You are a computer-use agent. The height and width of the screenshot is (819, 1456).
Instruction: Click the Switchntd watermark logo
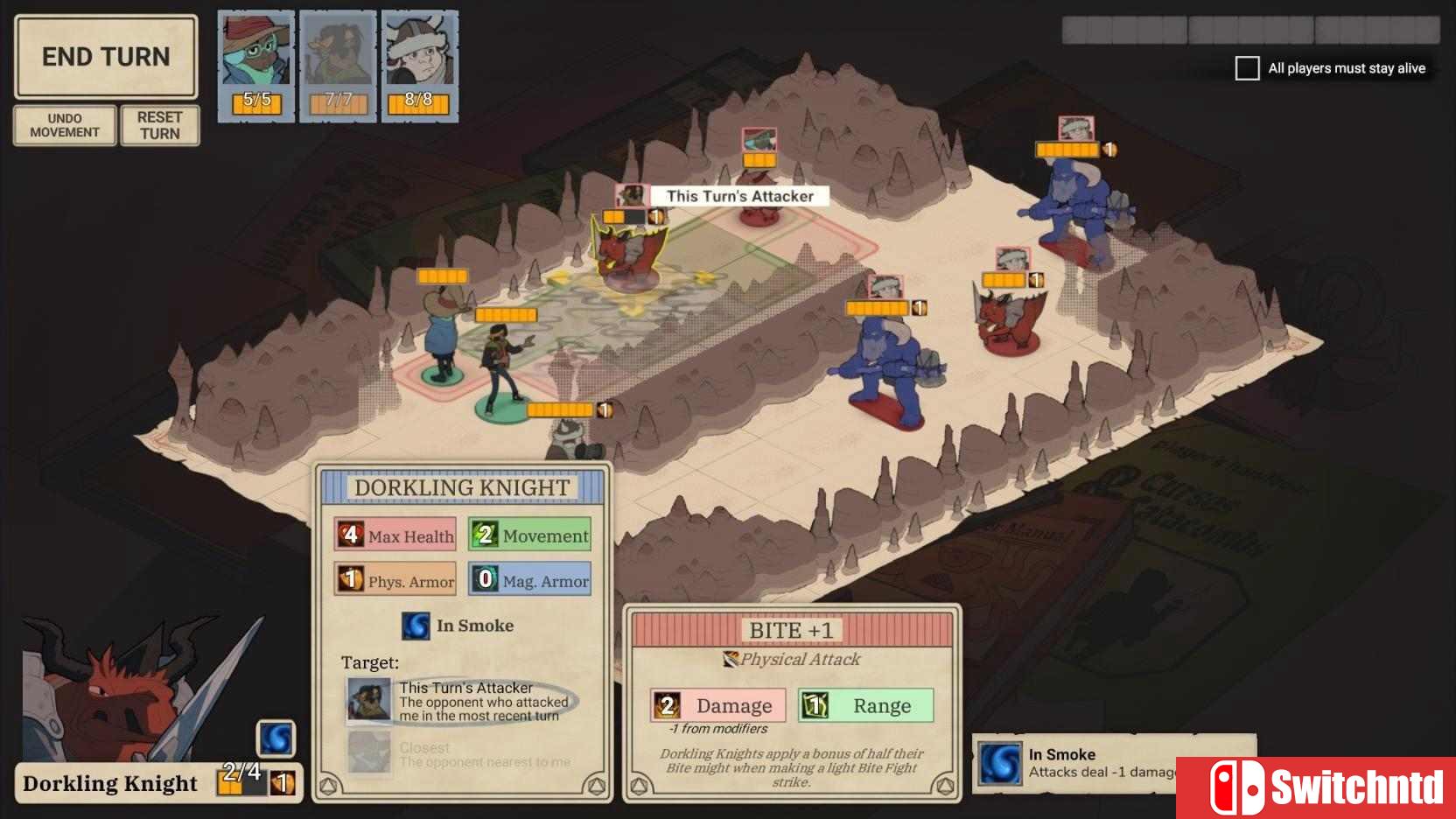[1316, 787]
